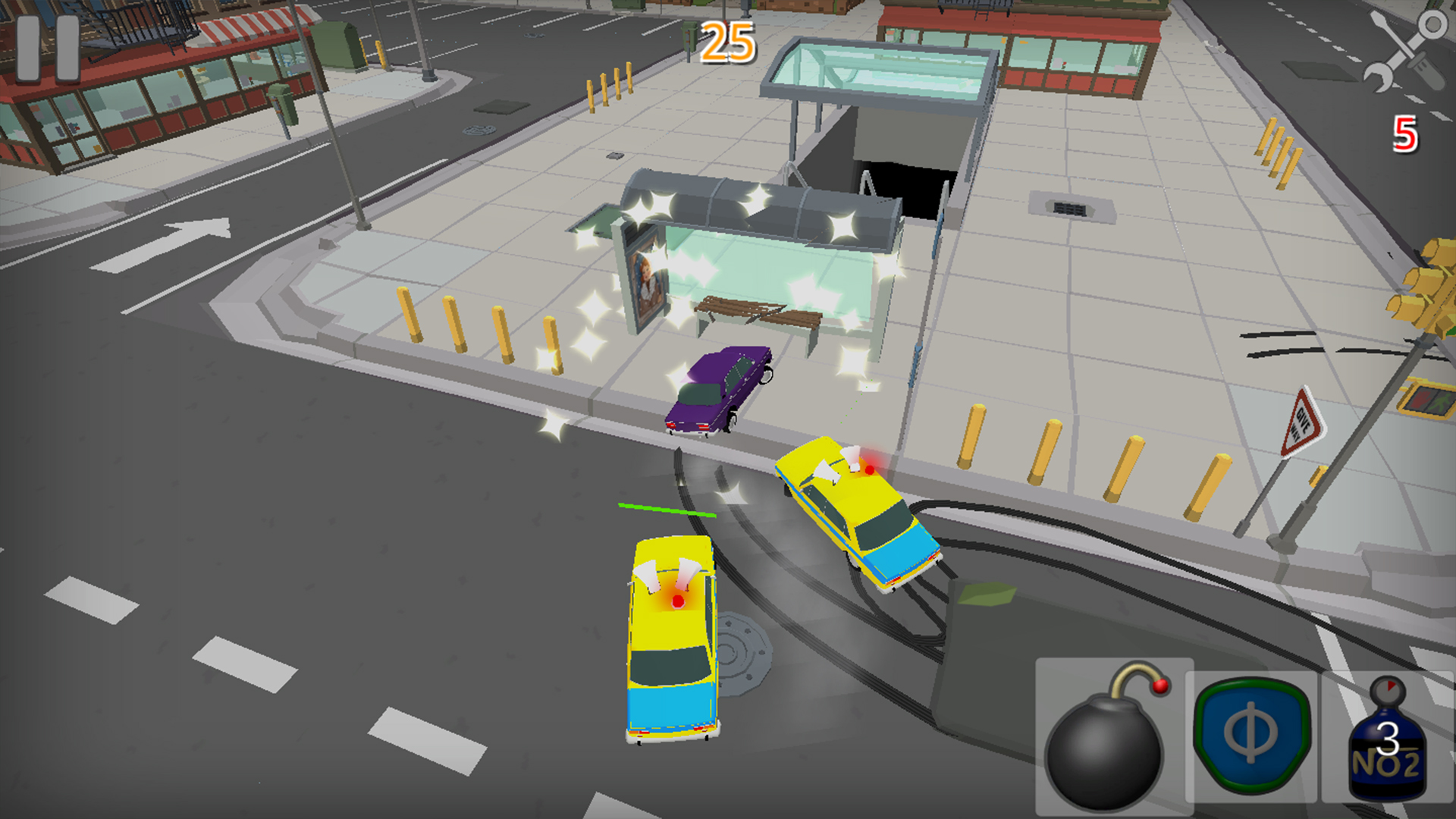1456x819 pixels.
Task: Click the red counter beside the repair tools
Action: [x=1404, y=134]
